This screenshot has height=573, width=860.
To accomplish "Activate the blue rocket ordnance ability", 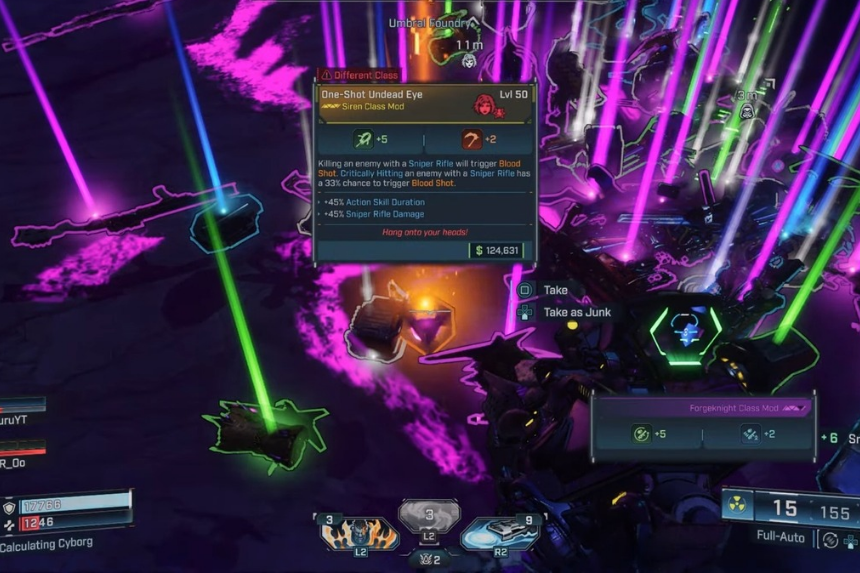I will 500,533.
